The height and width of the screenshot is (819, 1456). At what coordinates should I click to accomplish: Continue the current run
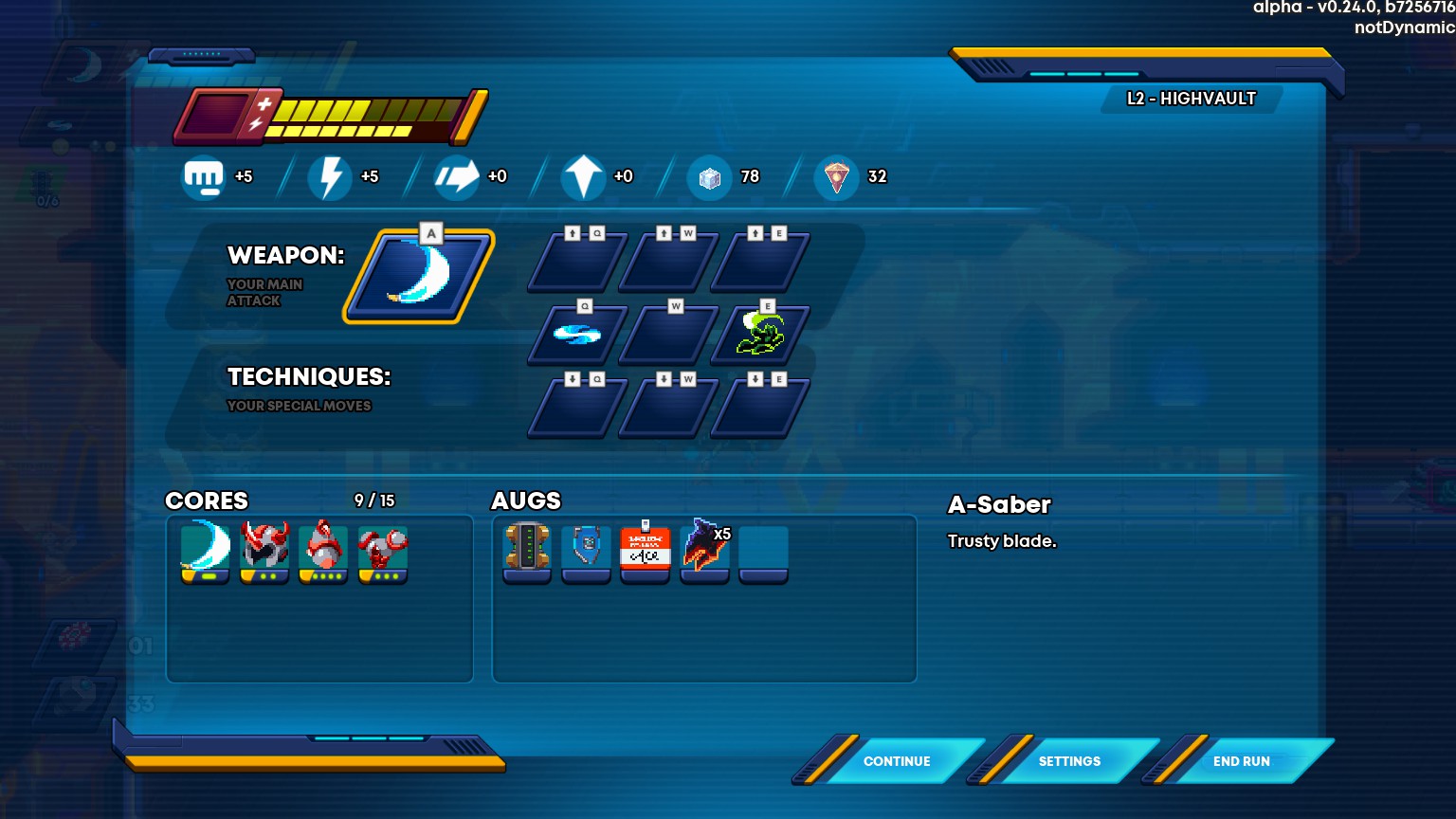[x=896, y=761]
